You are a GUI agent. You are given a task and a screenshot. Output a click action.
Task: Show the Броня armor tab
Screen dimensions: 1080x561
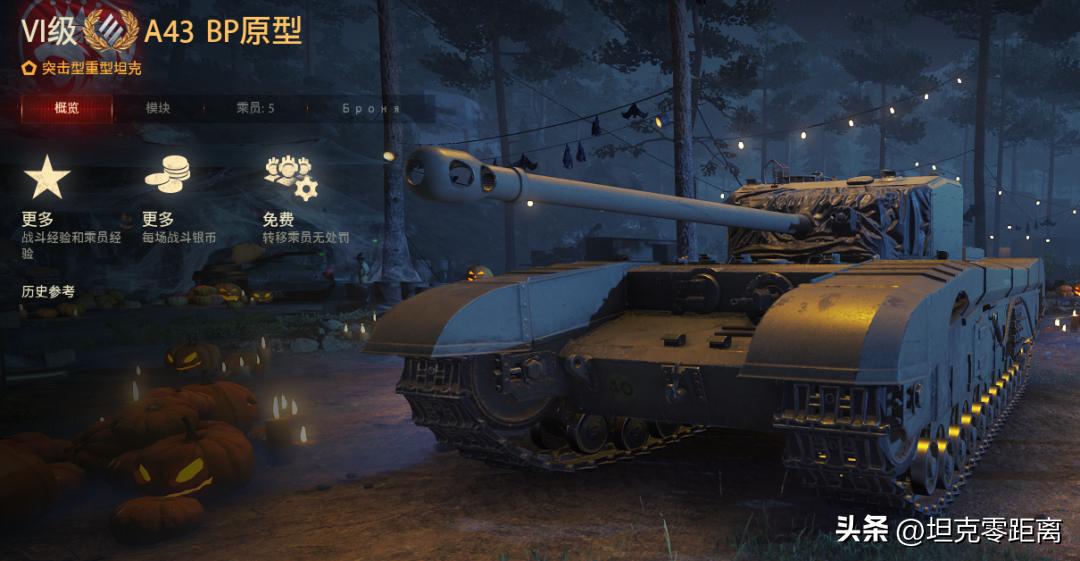(x=370, y=108)
